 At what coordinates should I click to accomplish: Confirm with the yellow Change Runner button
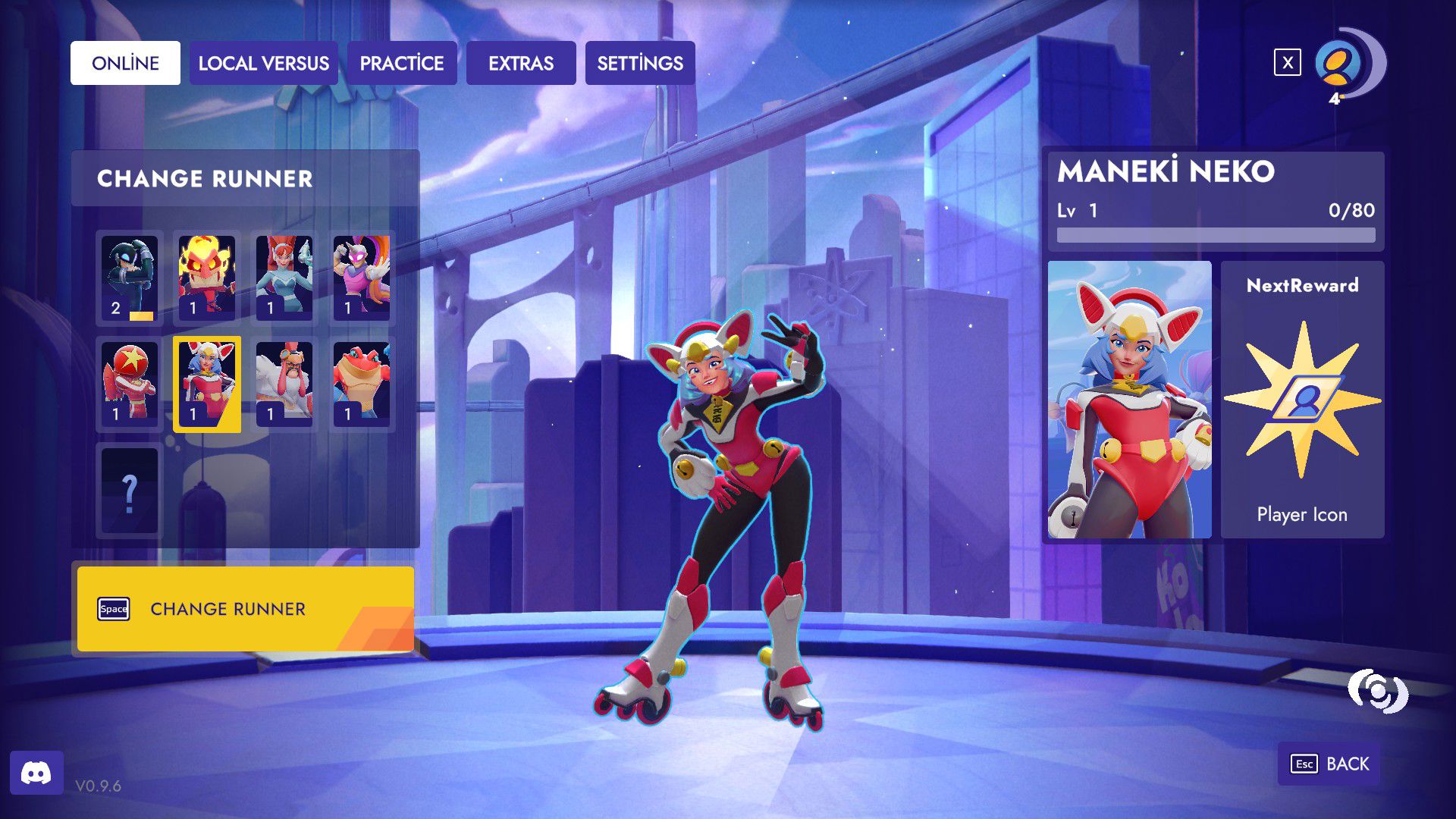click(245, 609)
